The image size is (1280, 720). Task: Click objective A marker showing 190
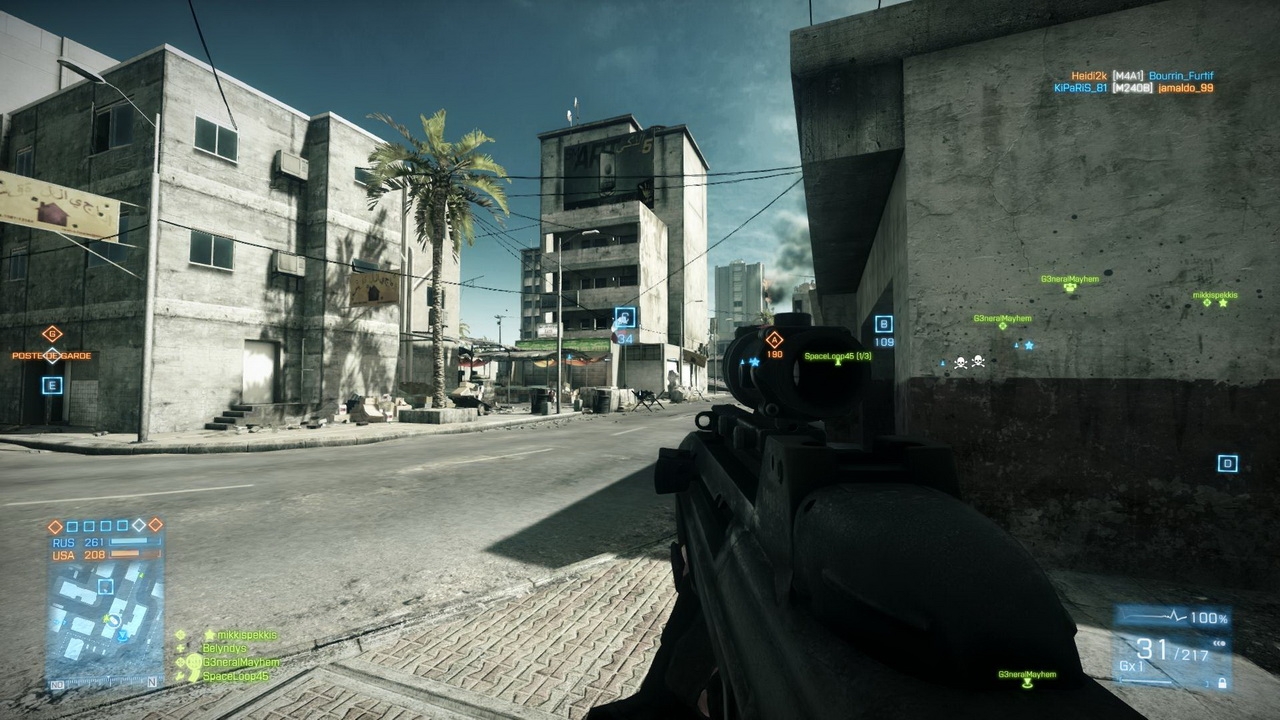774,340
